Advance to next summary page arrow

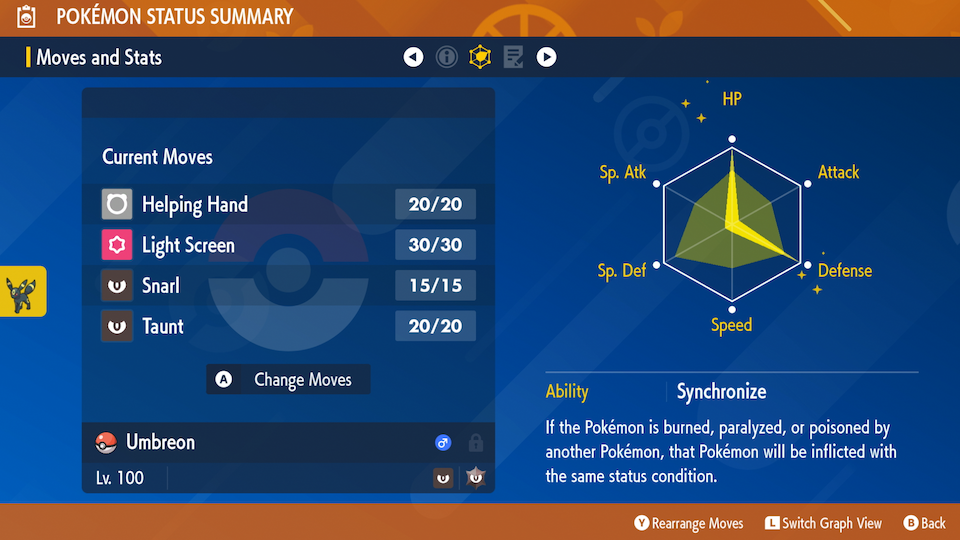pos(546,57)
